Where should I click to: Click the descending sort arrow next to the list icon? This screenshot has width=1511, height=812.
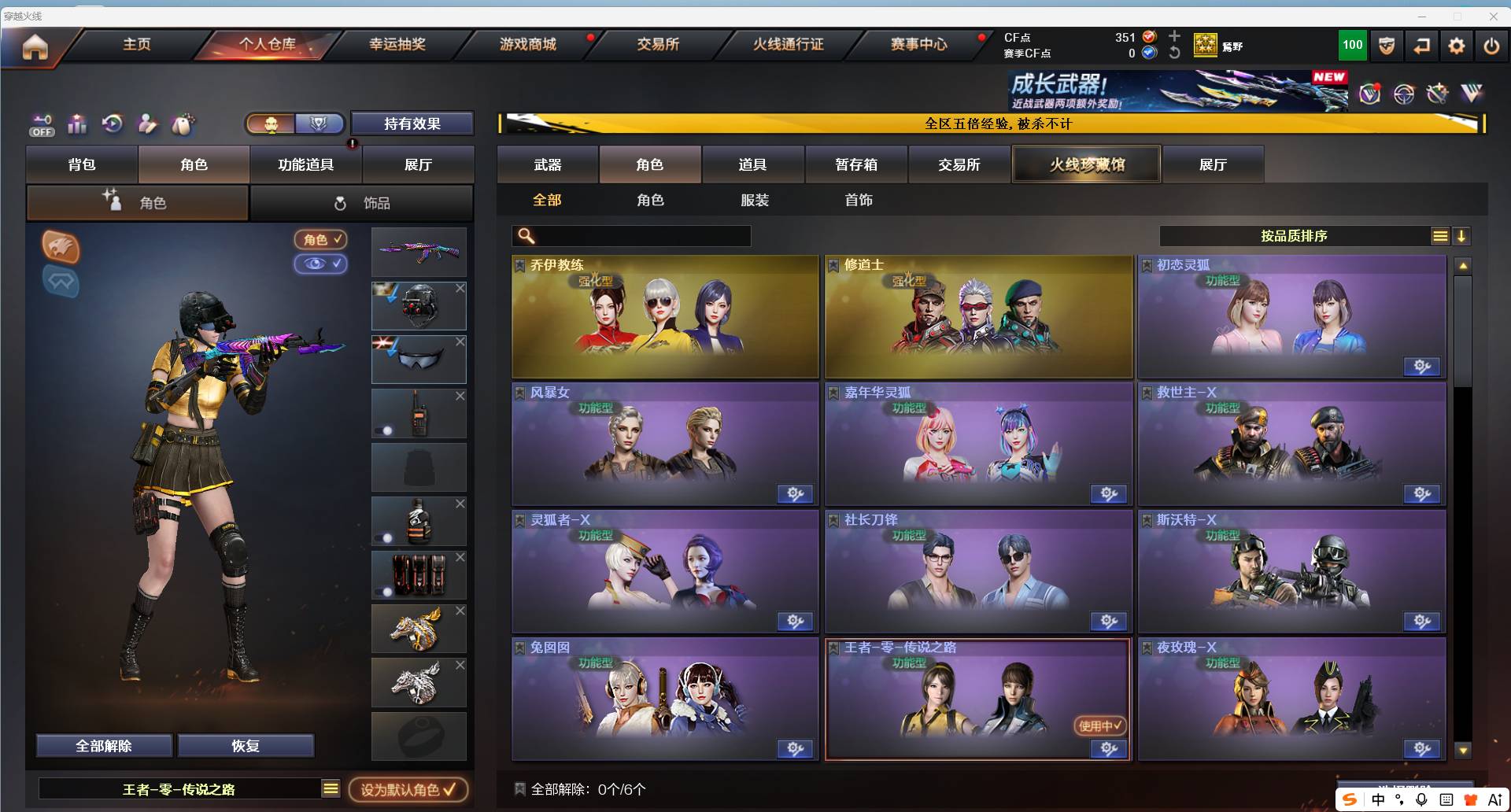click(1463, 234)
